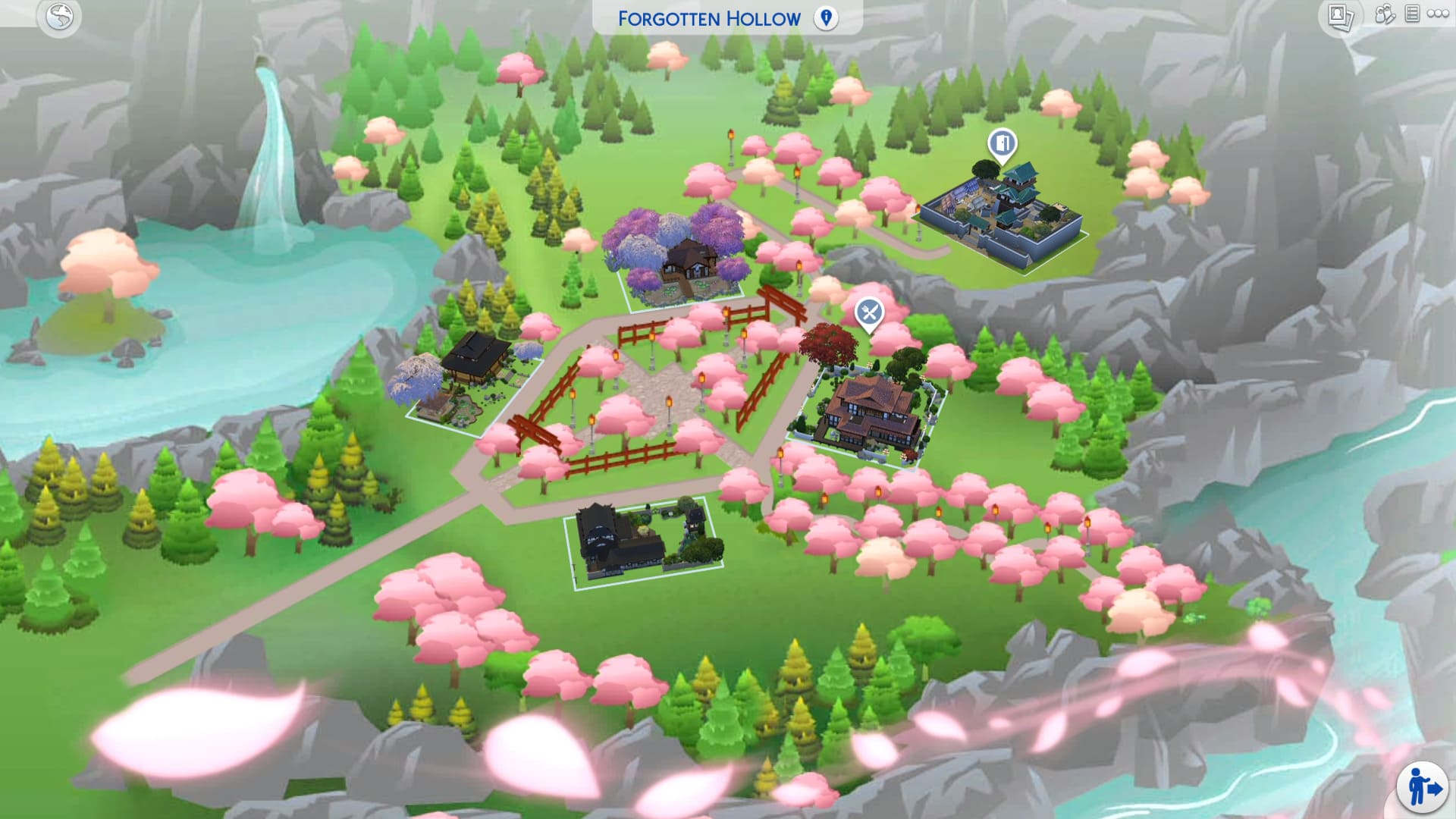Open the Gallery photos icon
Image resolution: width=1456 pixels, height=819 pixels.
click(x=1341, y=17)
